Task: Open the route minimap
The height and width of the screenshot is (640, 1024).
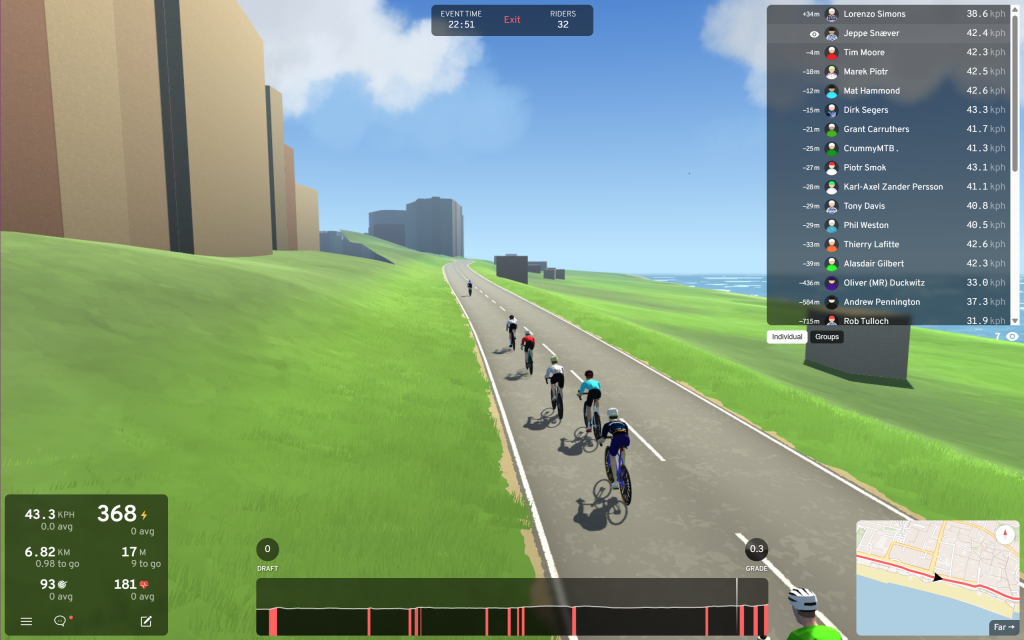Action: pos(930,575)
